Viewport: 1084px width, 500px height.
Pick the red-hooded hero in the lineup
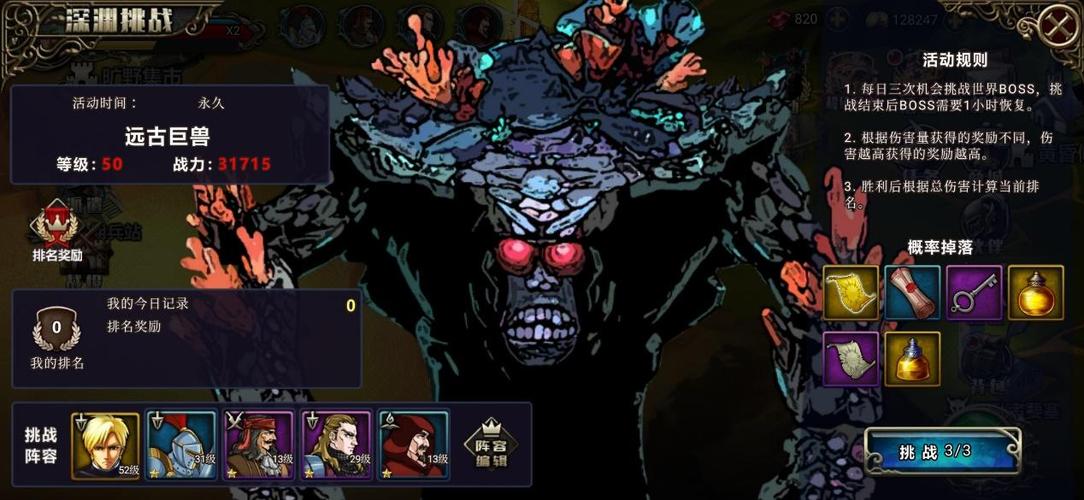413,445
